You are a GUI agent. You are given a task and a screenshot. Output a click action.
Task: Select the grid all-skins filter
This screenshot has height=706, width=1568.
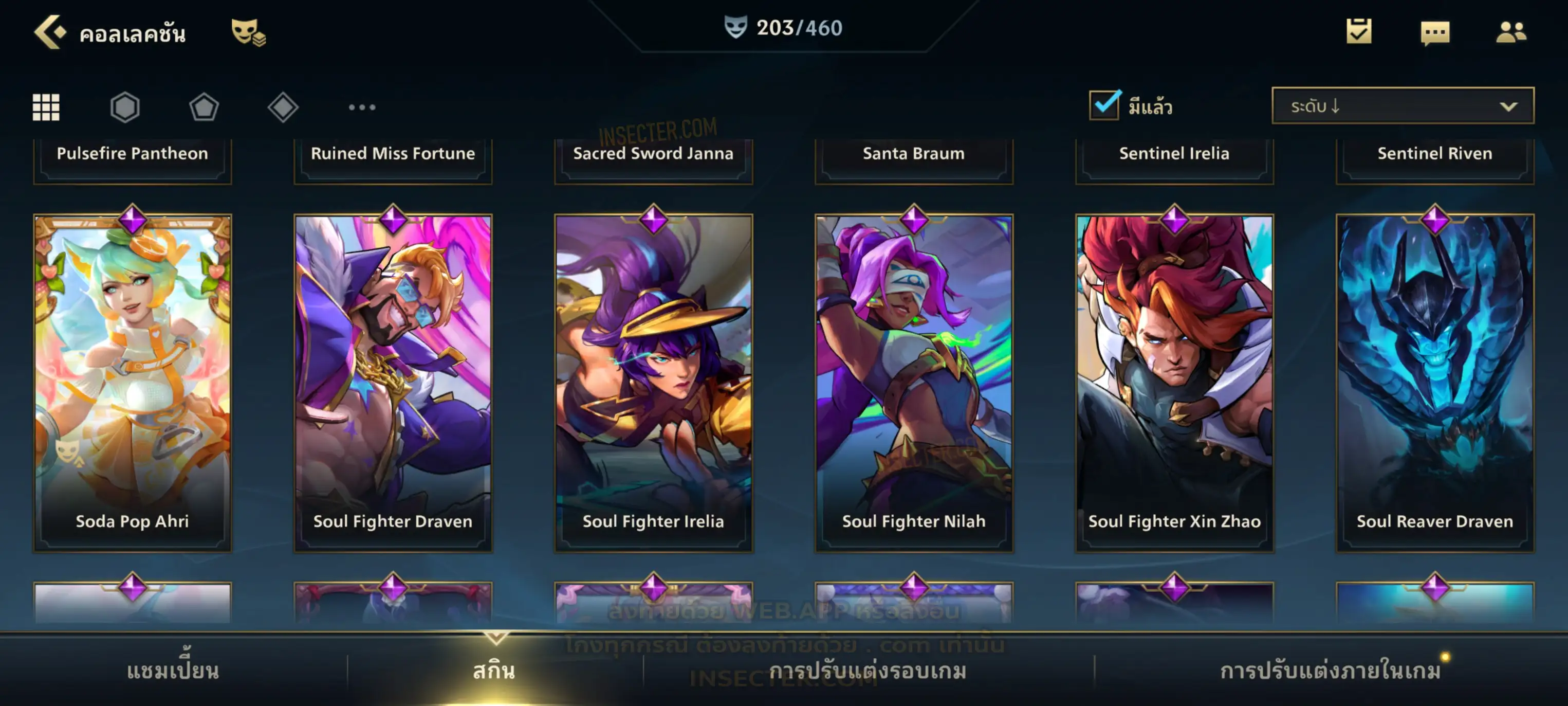[x=46, y=107]
